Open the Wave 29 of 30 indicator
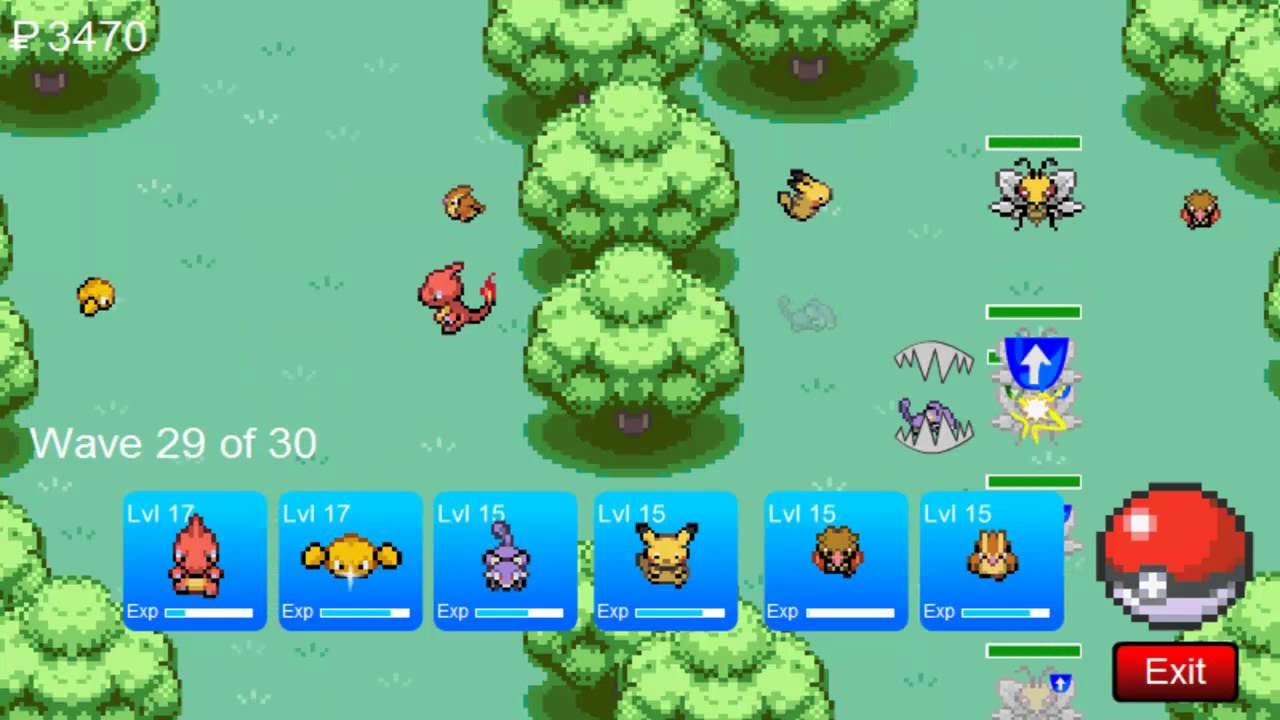1280x720 pixels. 174,443
